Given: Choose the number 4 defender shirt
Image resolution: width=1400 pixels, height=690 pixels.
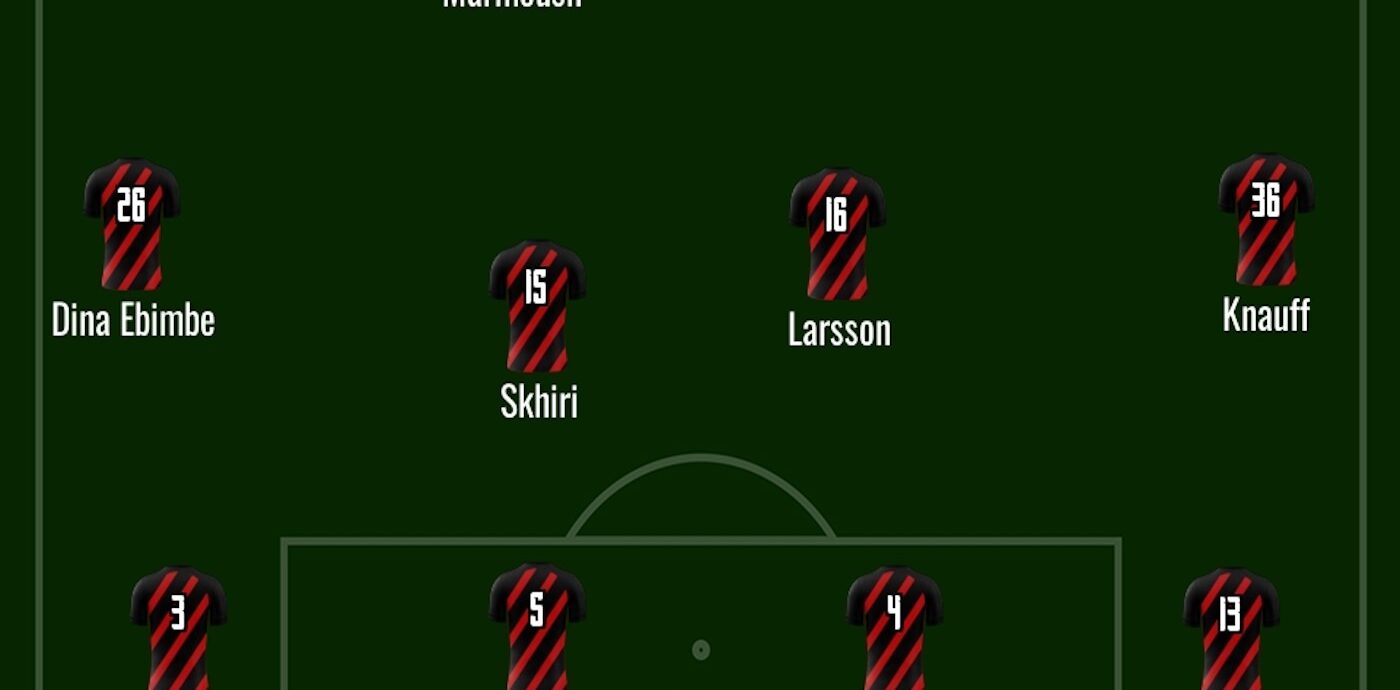Looking at the screenshot, I should pyautogui.click(x=894, y=627).
